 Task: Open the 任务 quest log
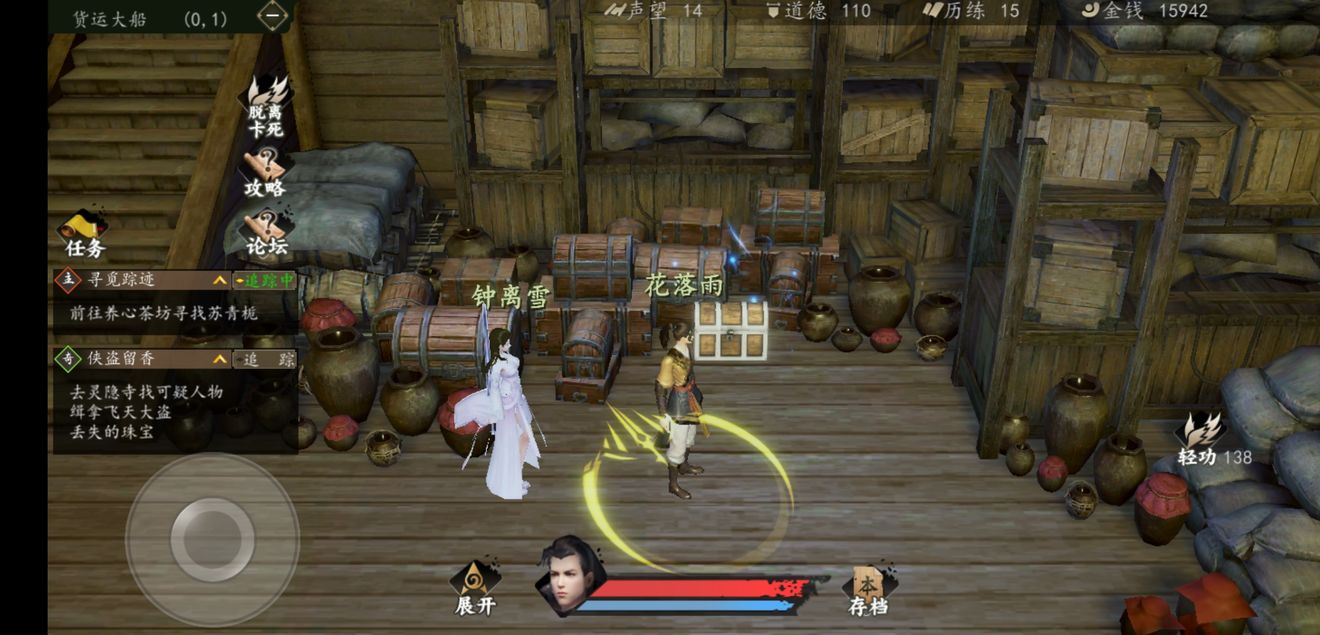(84, 235)
